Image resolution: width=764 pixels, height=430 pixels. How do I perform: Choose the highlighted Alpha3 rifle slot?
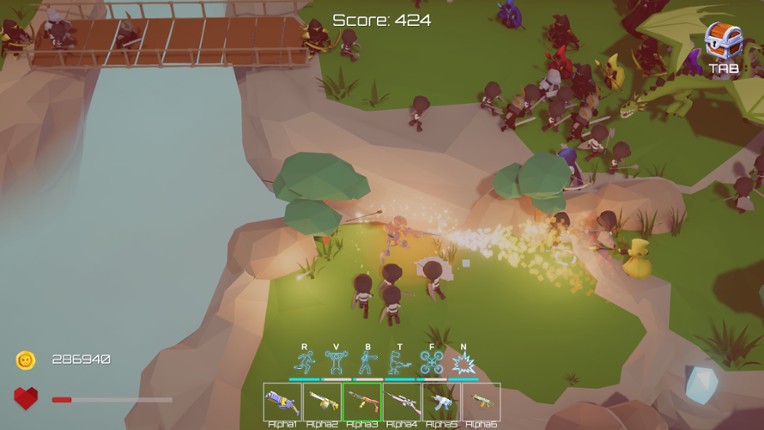[362, 401]
